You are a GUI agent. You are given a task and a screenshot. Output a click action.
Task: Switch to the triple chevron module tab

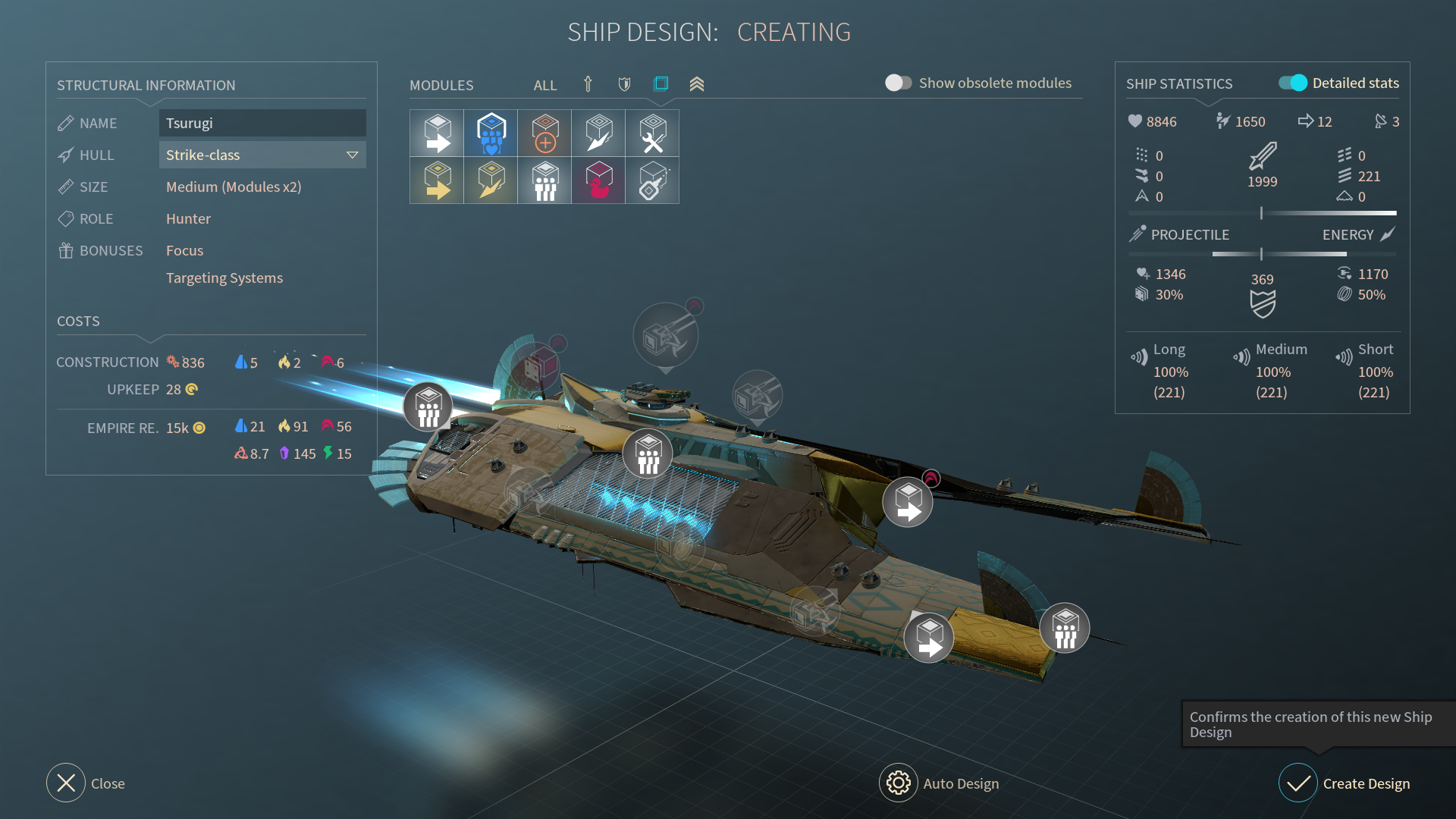(697, 84)
